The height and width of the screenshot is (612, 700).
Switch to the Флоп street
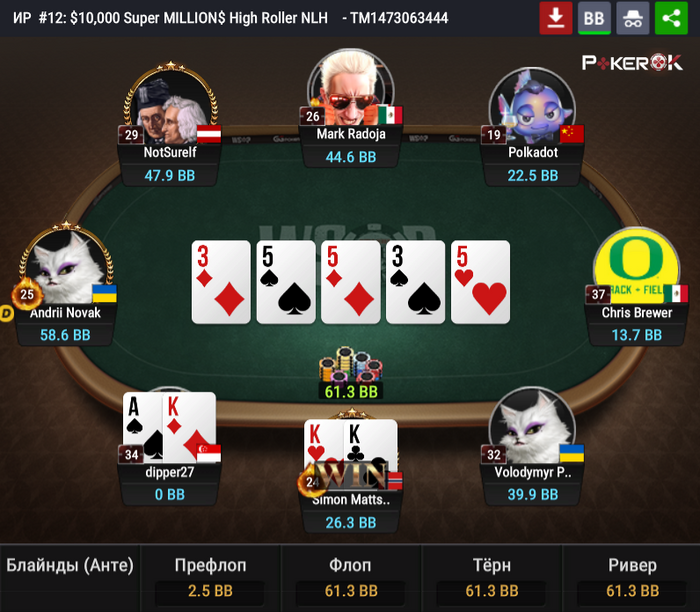tap(350, 578)
